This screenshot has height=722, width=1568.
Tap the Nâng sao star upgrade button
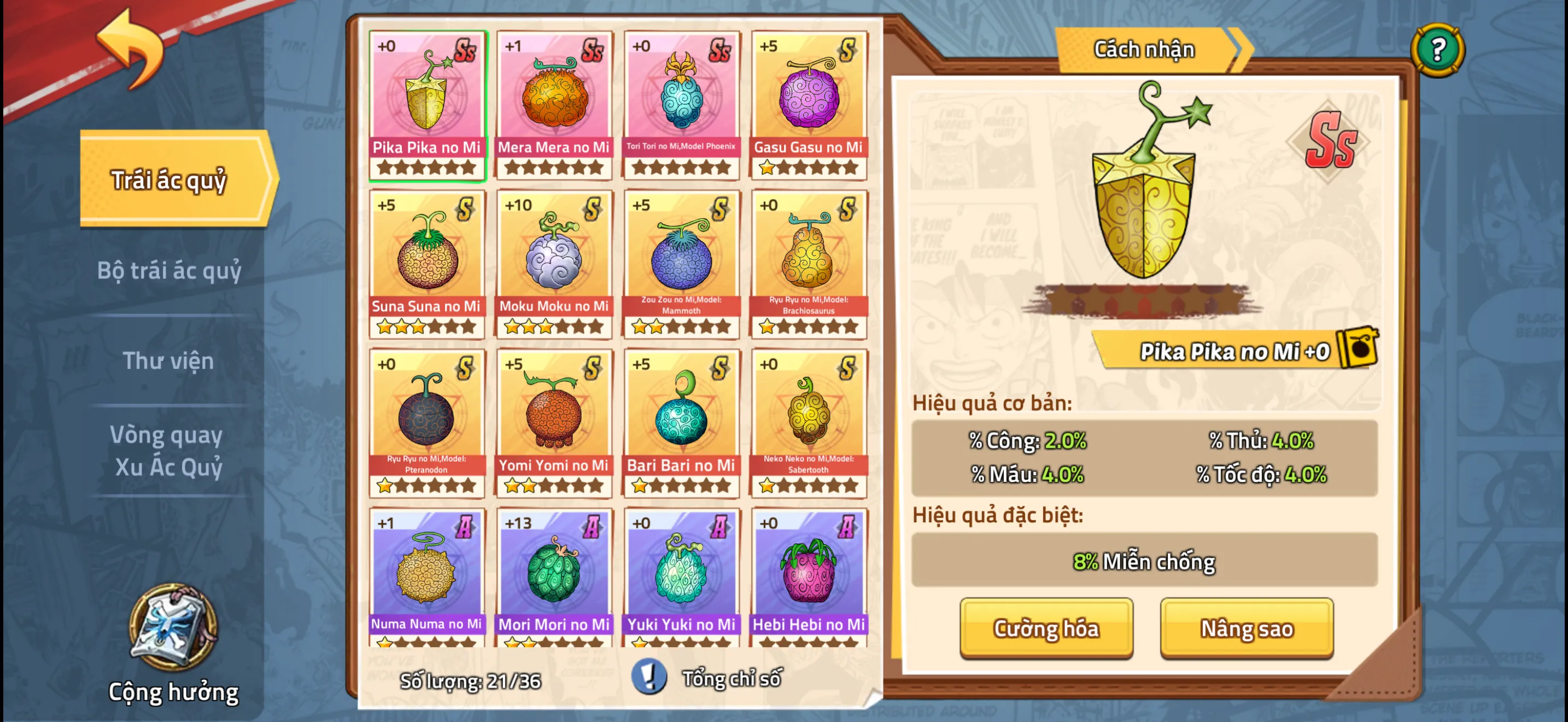pyautogui.click(x=1246, y=628)
